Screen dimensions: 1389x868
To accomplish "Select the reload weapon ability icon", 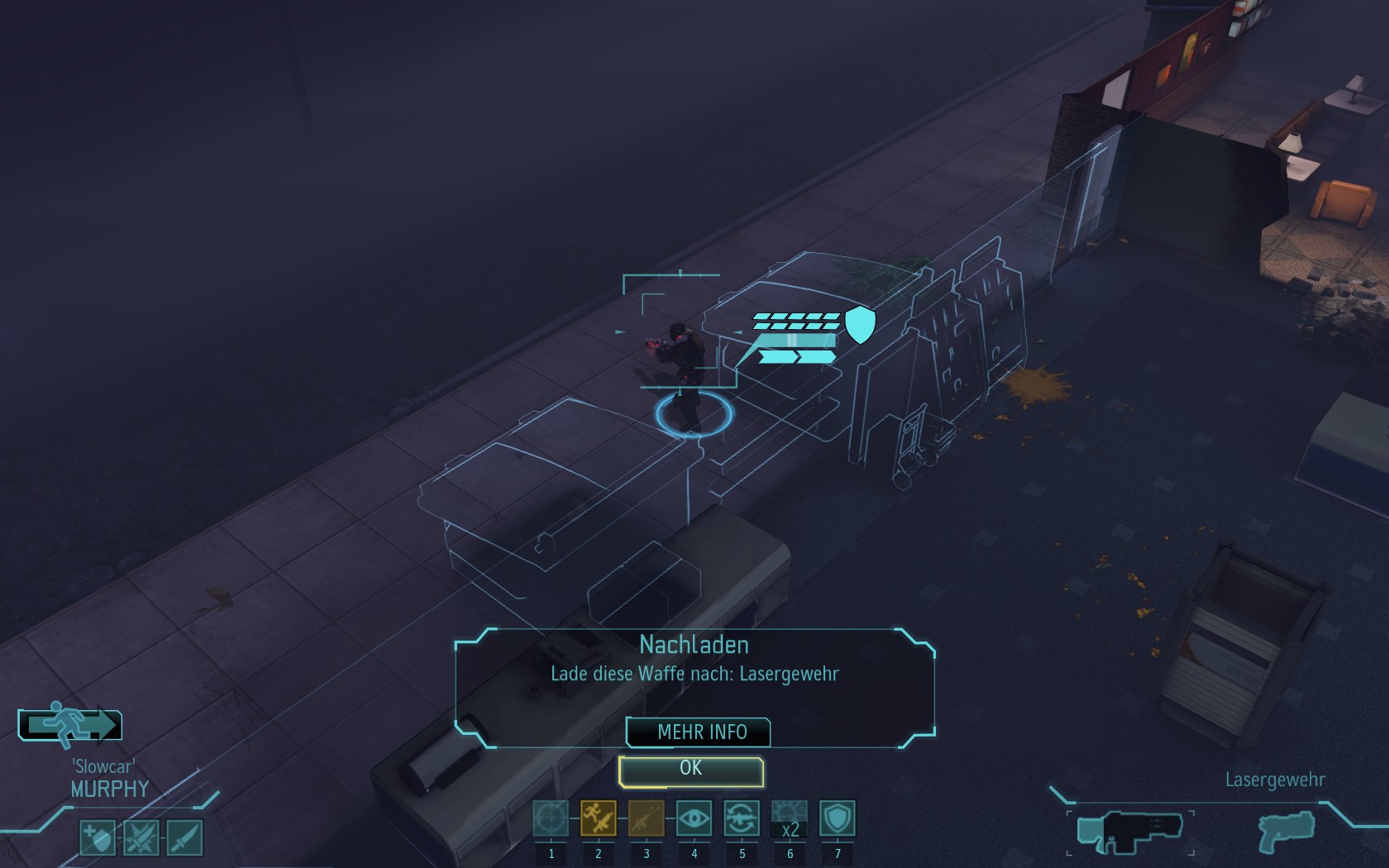I will (742, 818).
